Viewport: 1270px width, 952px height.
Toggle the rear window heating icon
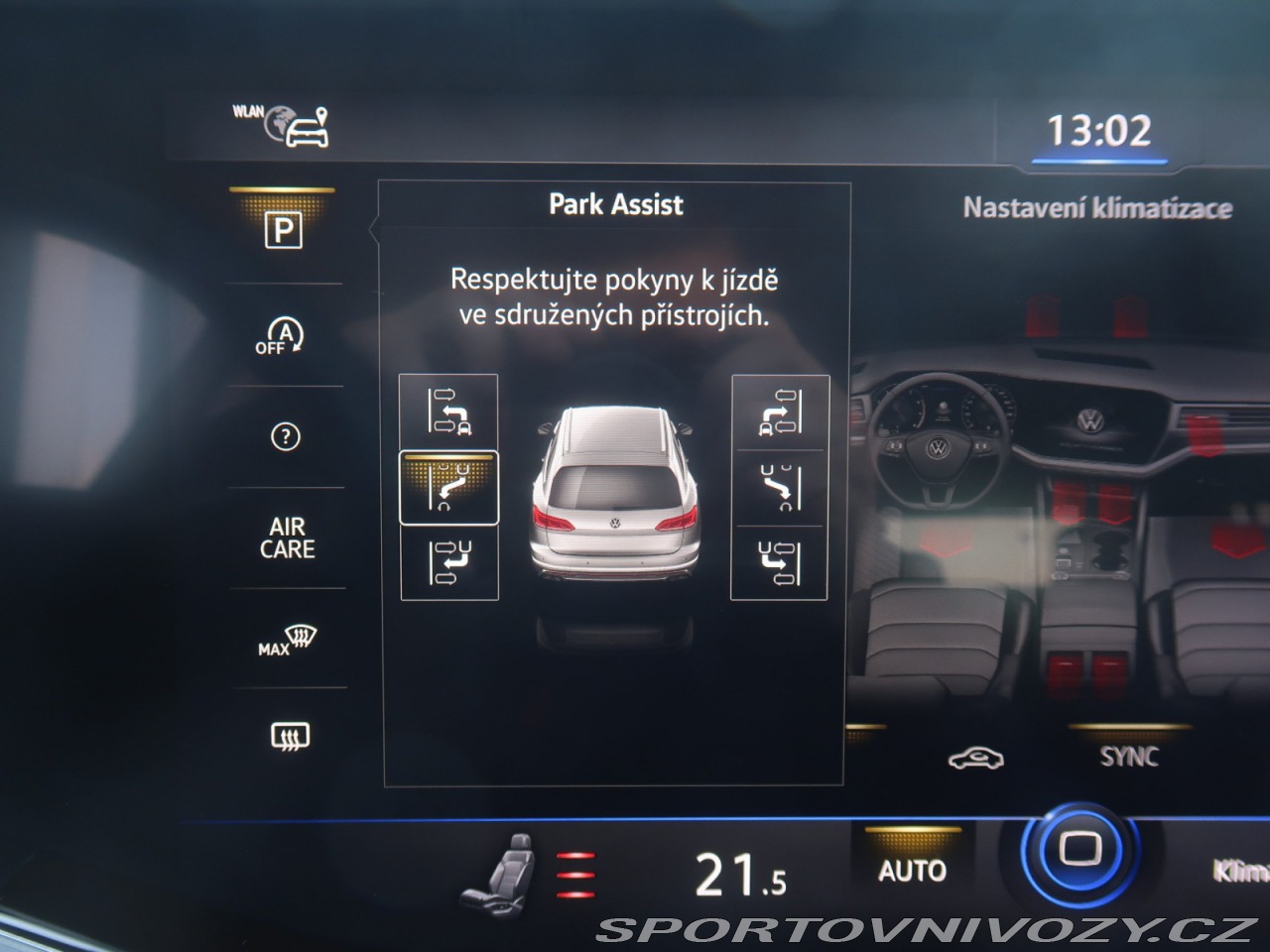click(289, 736)
